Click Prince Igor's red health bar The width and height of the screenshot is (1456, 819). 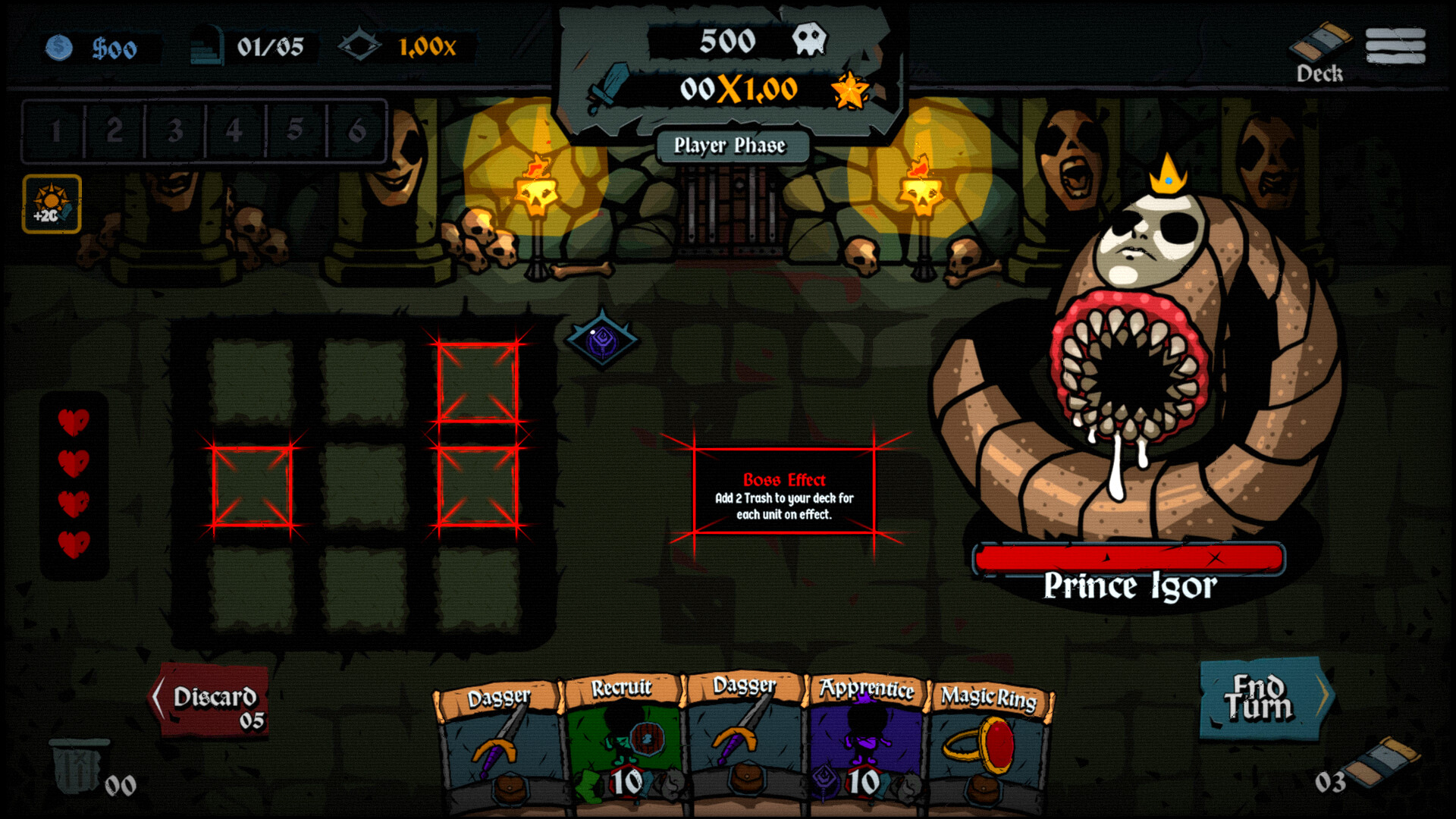[x=1130, y=557]
